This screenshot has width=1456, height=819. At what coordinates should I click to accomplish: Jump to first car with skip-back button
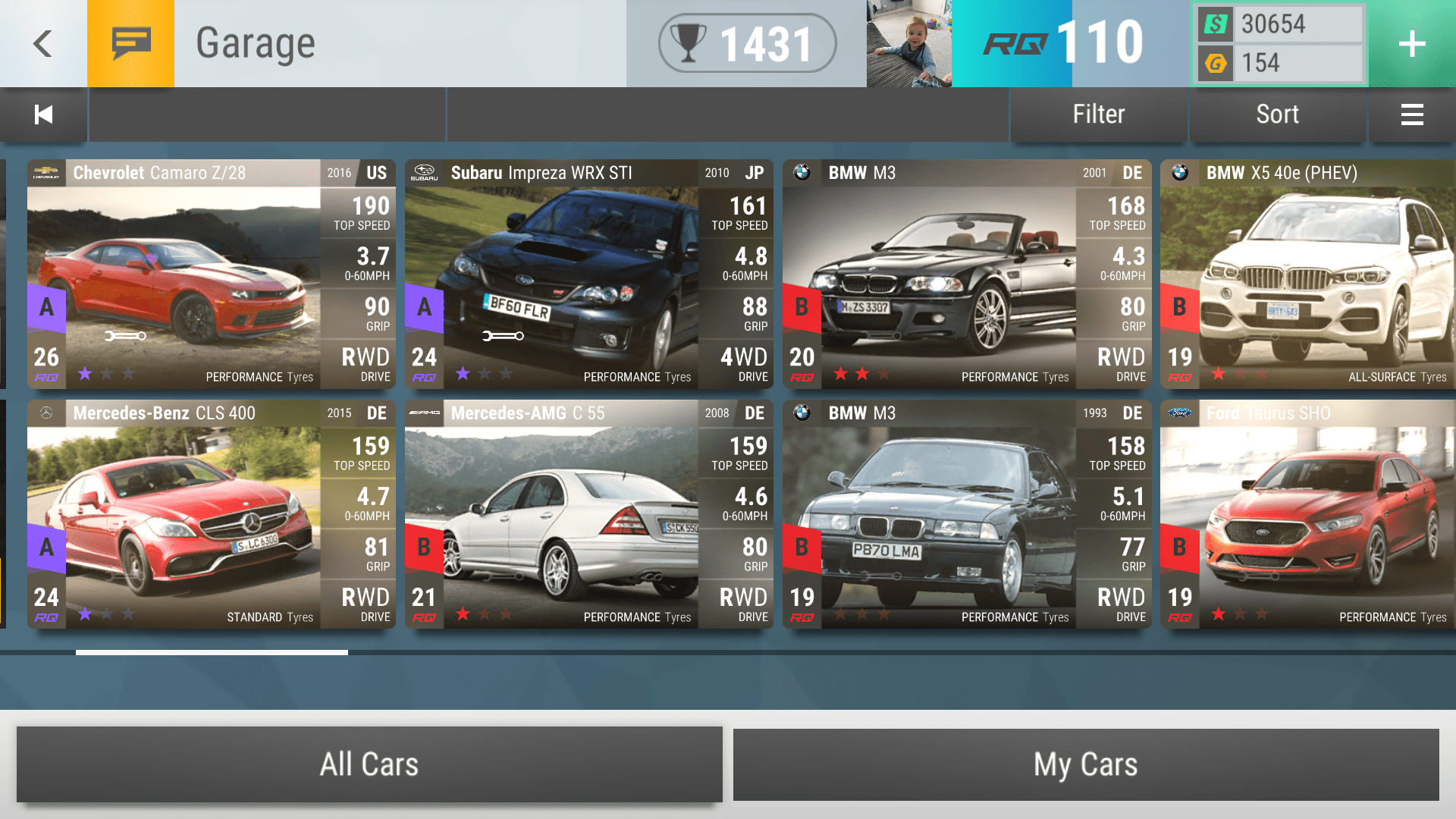point(43,115)
